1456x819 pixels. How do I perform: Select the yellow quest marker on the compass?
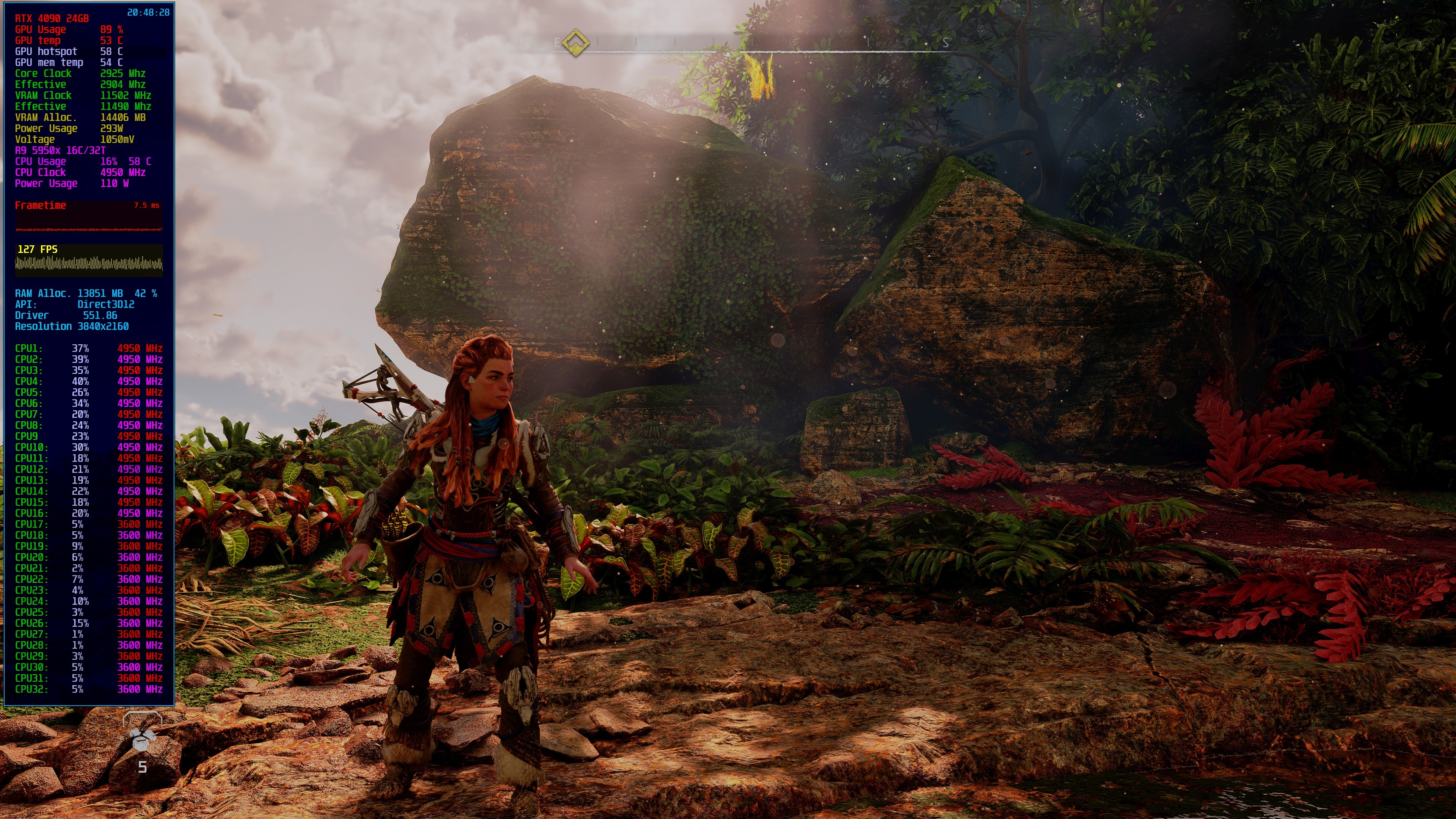[576, 42]
